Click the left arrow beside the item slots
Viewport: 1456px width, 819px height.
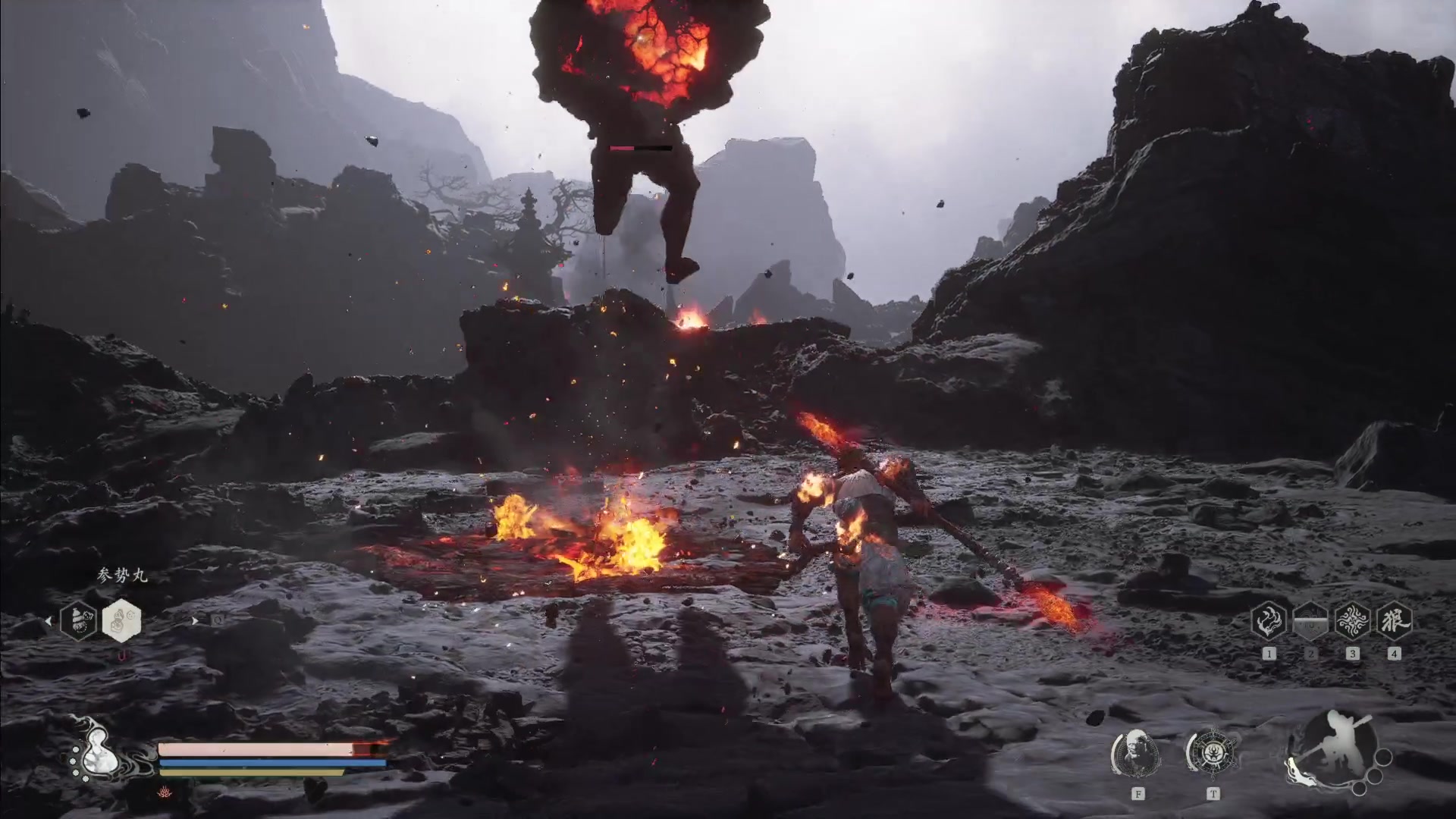[x=49, y=621]
